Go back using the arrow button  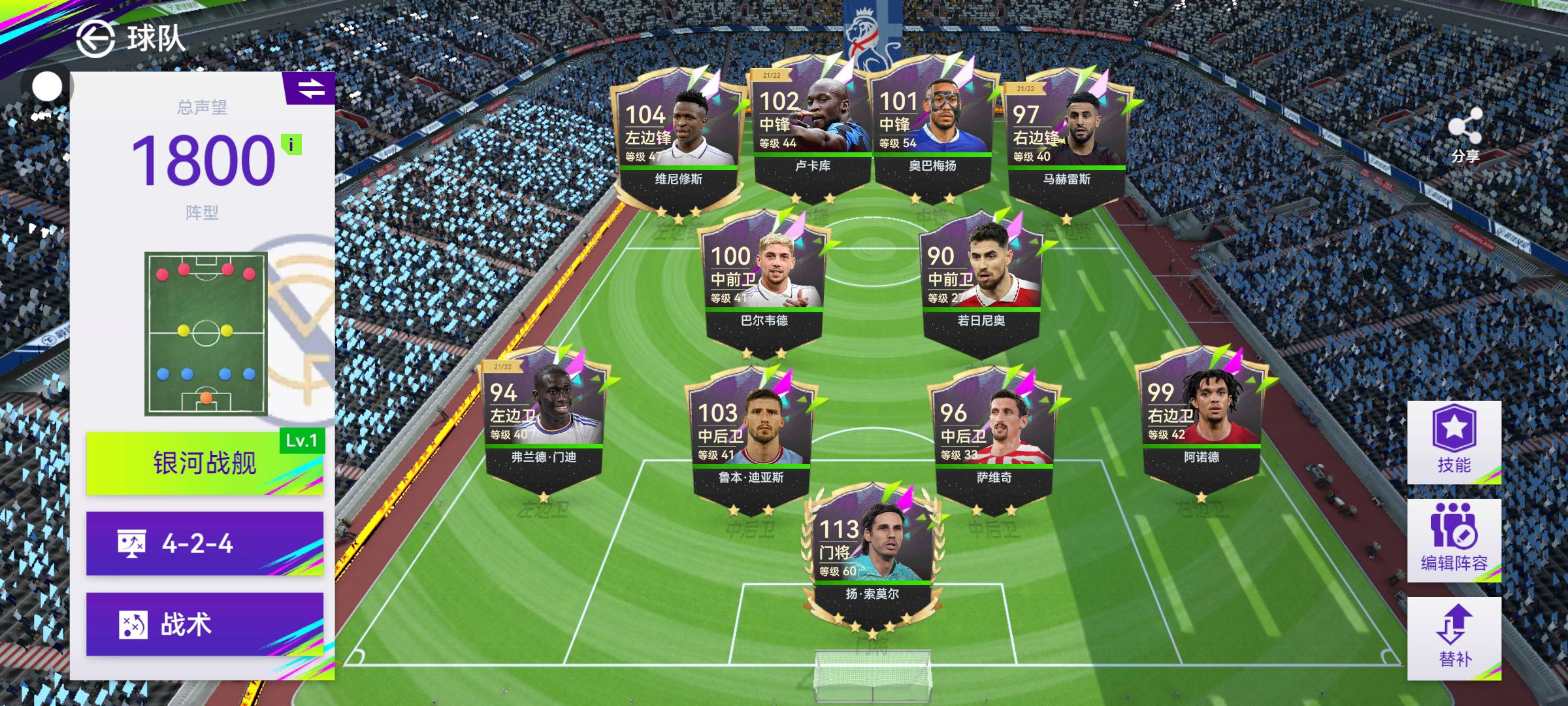96,39
